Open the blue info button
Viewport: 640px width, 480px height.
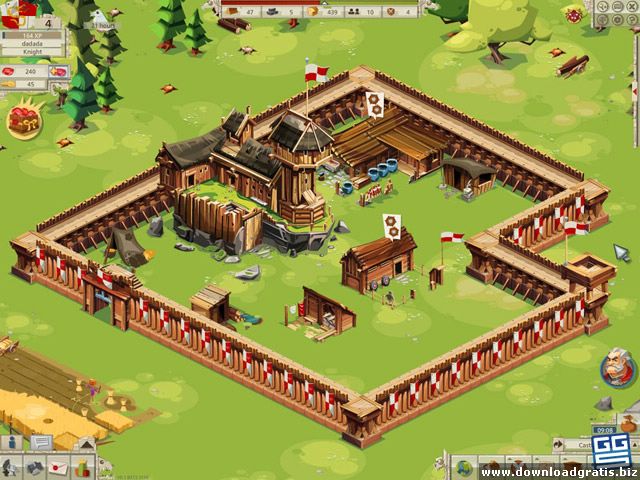[x=13, y=442]
